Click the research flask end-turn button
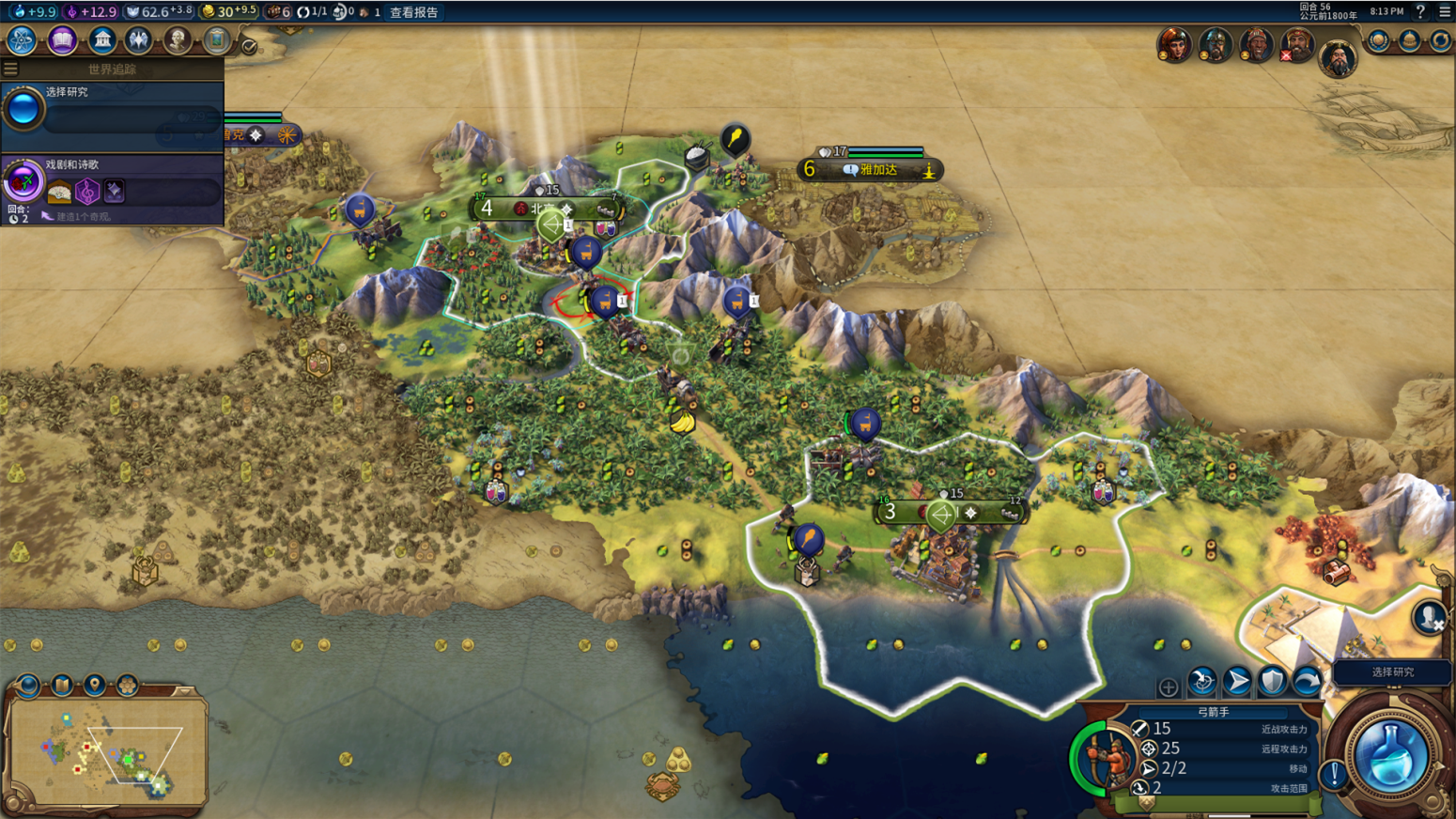The image size is (1456, 819). (x=1390, y=756)
